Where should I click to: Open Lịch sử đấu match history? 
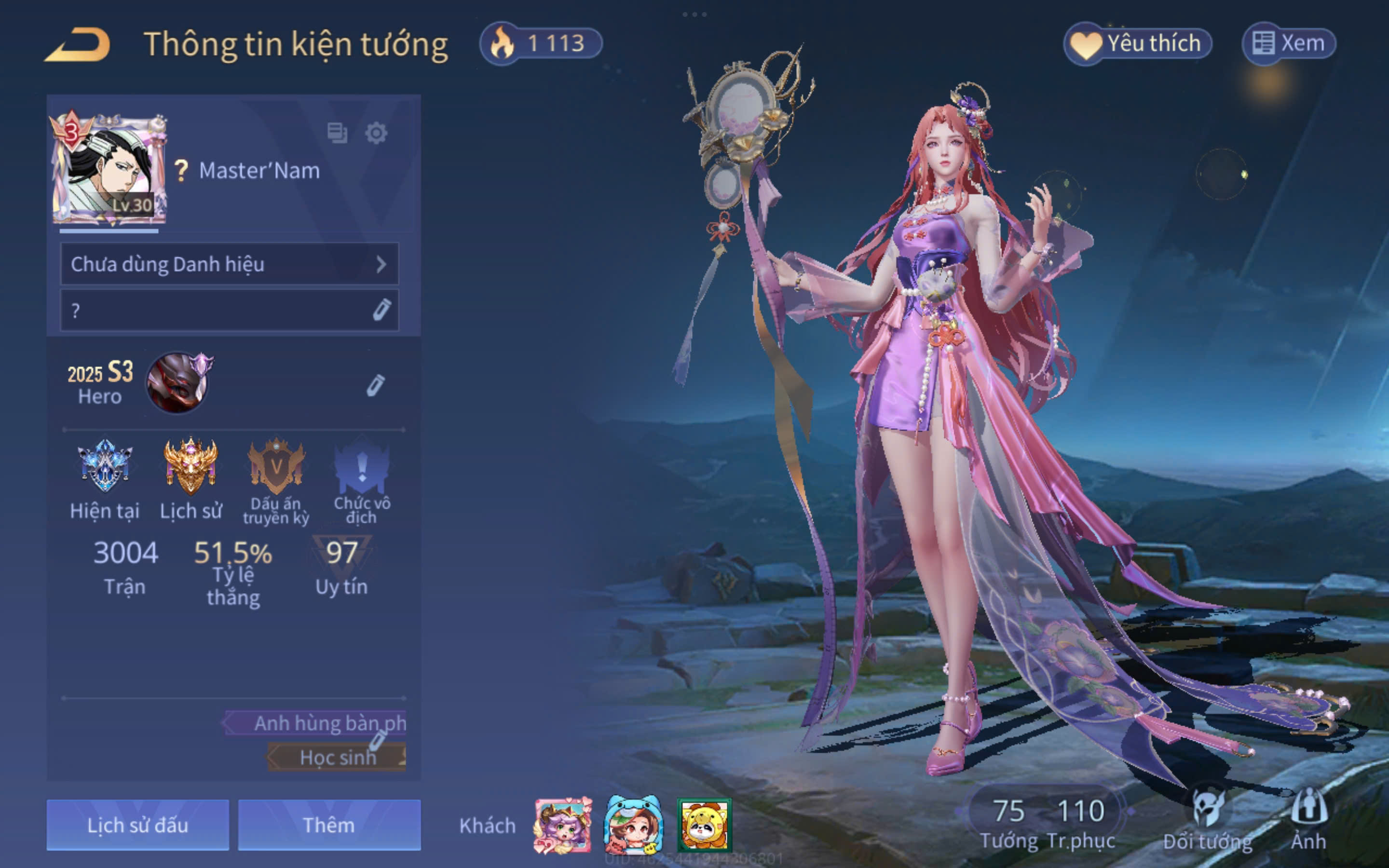coord(138,825)
